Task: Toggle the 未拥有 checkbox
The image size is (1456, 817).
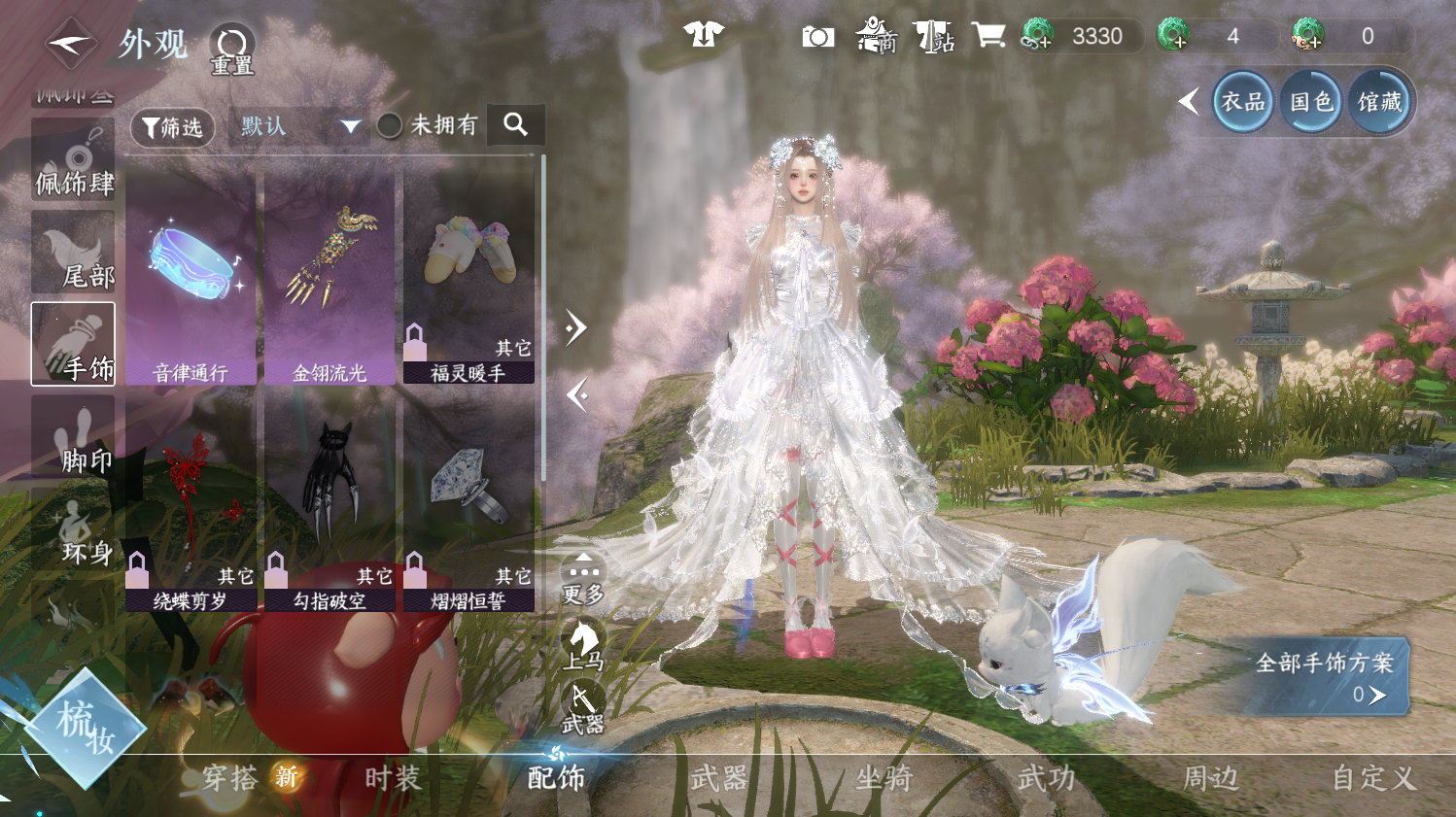Action: [x=390, y=125]
